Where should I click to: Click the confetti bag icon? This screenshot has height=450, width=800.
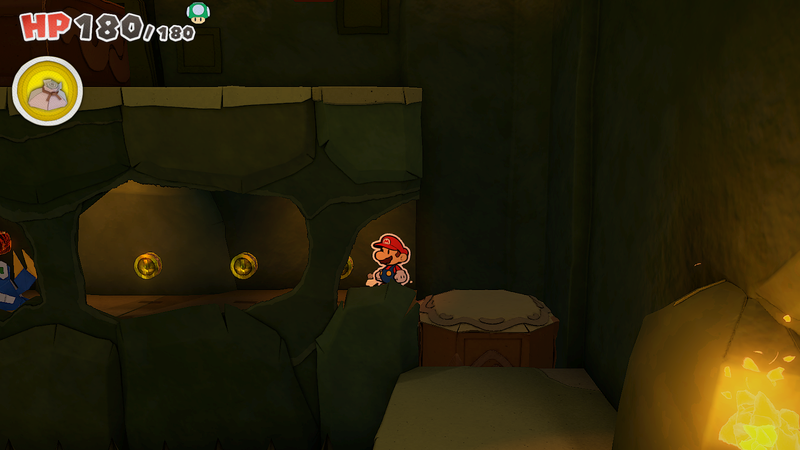pos(47,92)
